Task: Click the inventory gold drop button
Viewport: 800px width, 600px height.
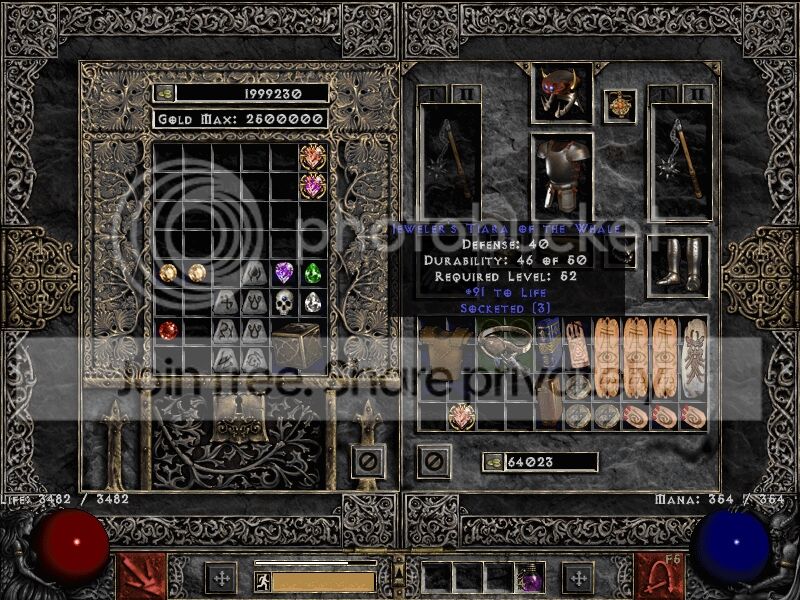Action: [492, 461]
